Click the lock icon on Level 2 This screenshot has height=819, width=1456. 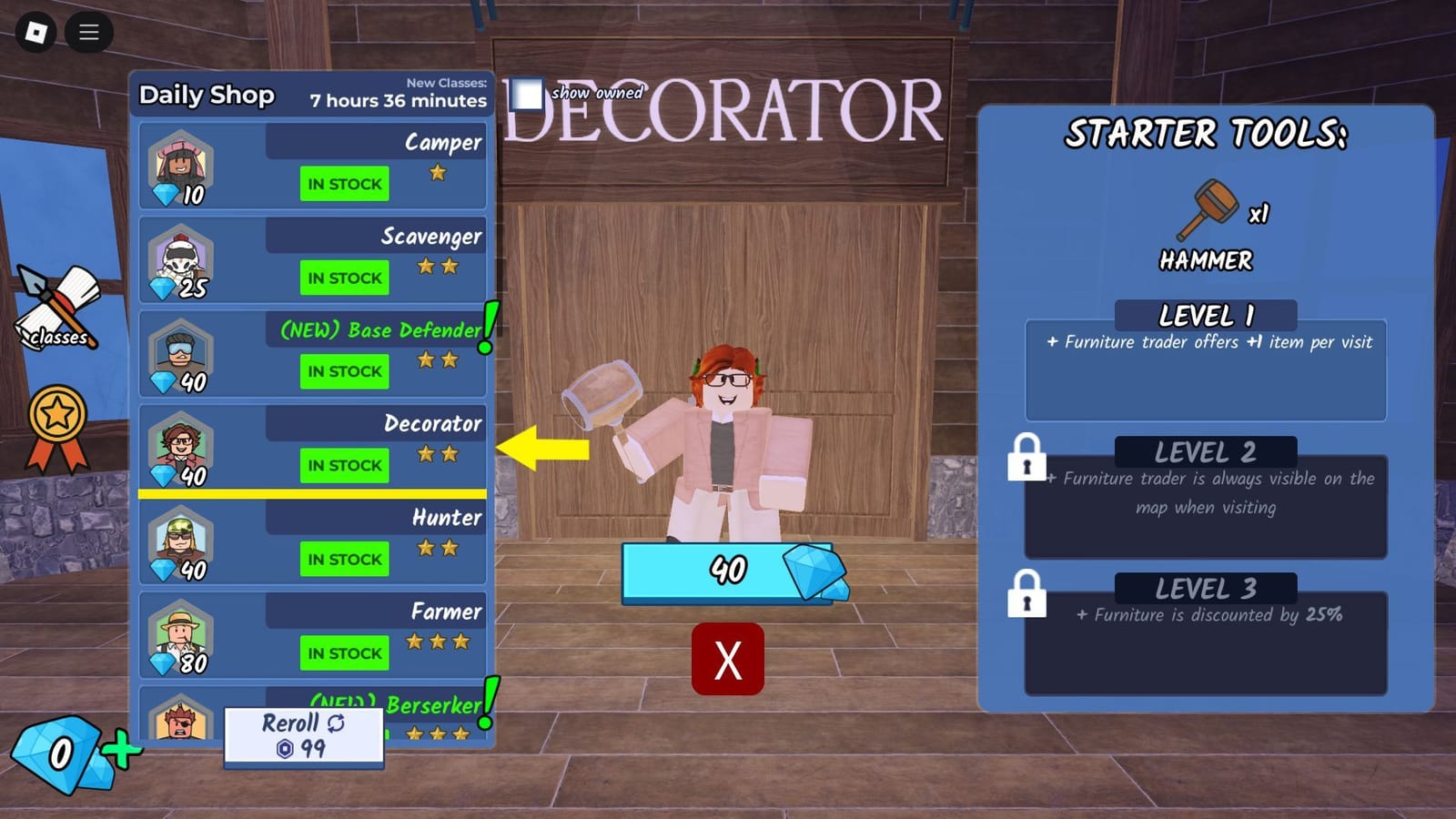1026,462
